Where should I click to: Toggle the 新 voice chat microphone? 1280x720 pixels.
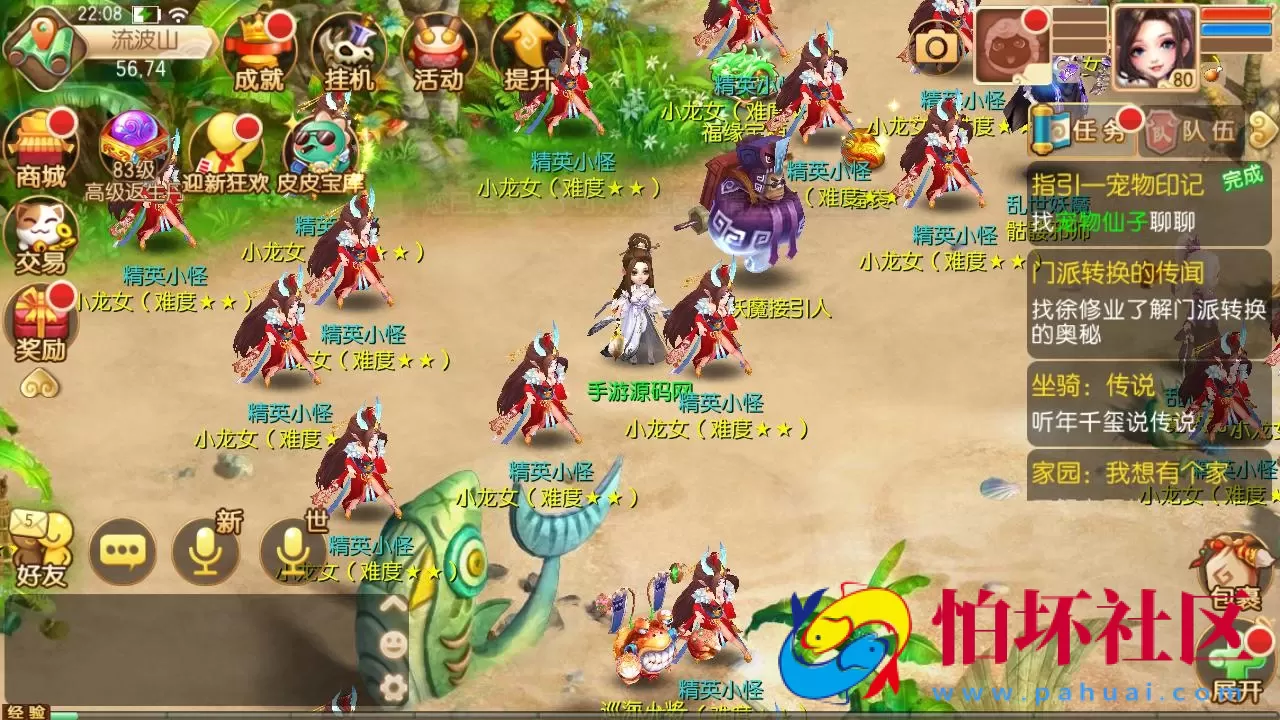tap(207, 551)
